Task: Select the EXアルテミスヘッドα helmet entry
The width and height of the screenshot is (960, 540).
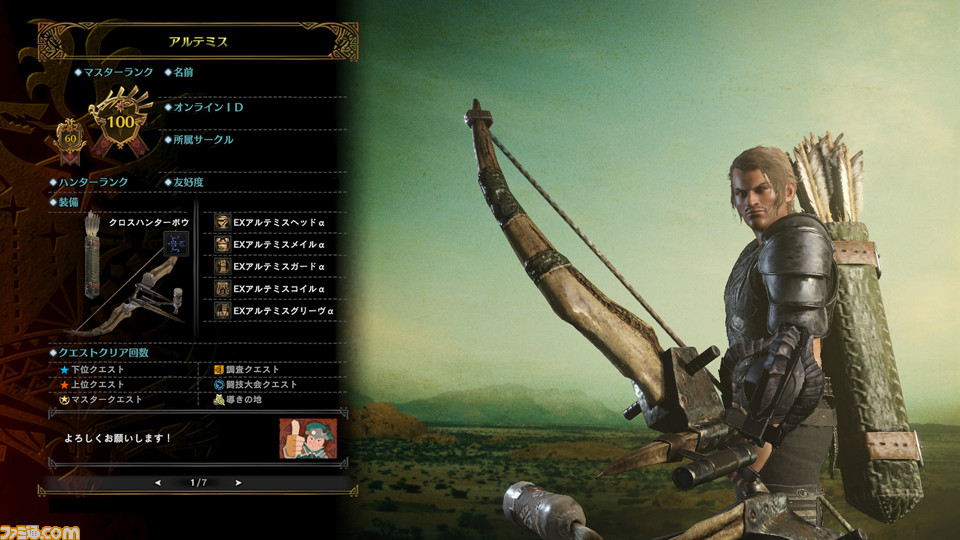Action: pos(277,222)
